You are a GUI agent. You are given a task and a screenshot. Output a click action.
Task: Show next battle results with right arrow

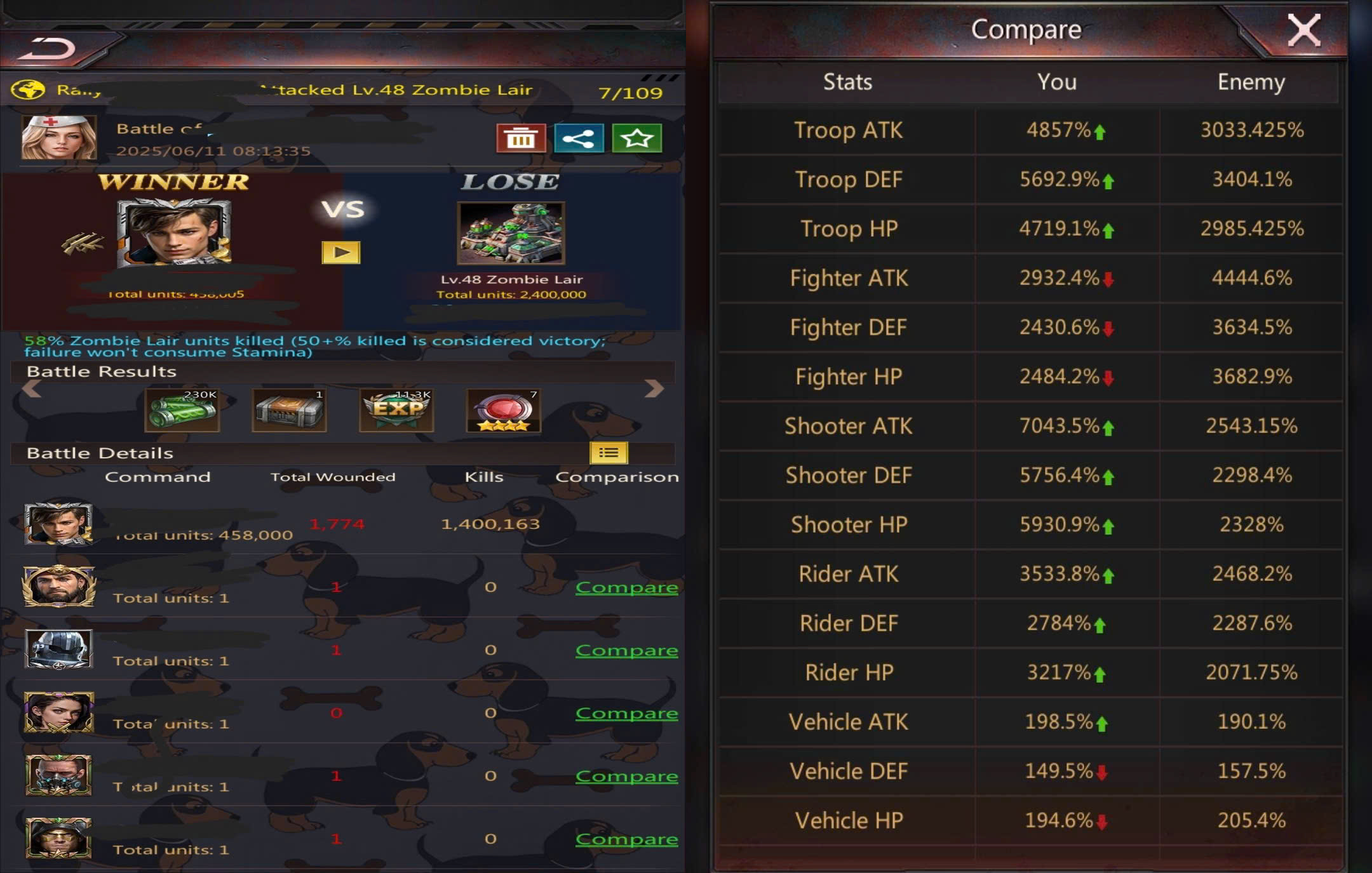[x=654, y=389]
